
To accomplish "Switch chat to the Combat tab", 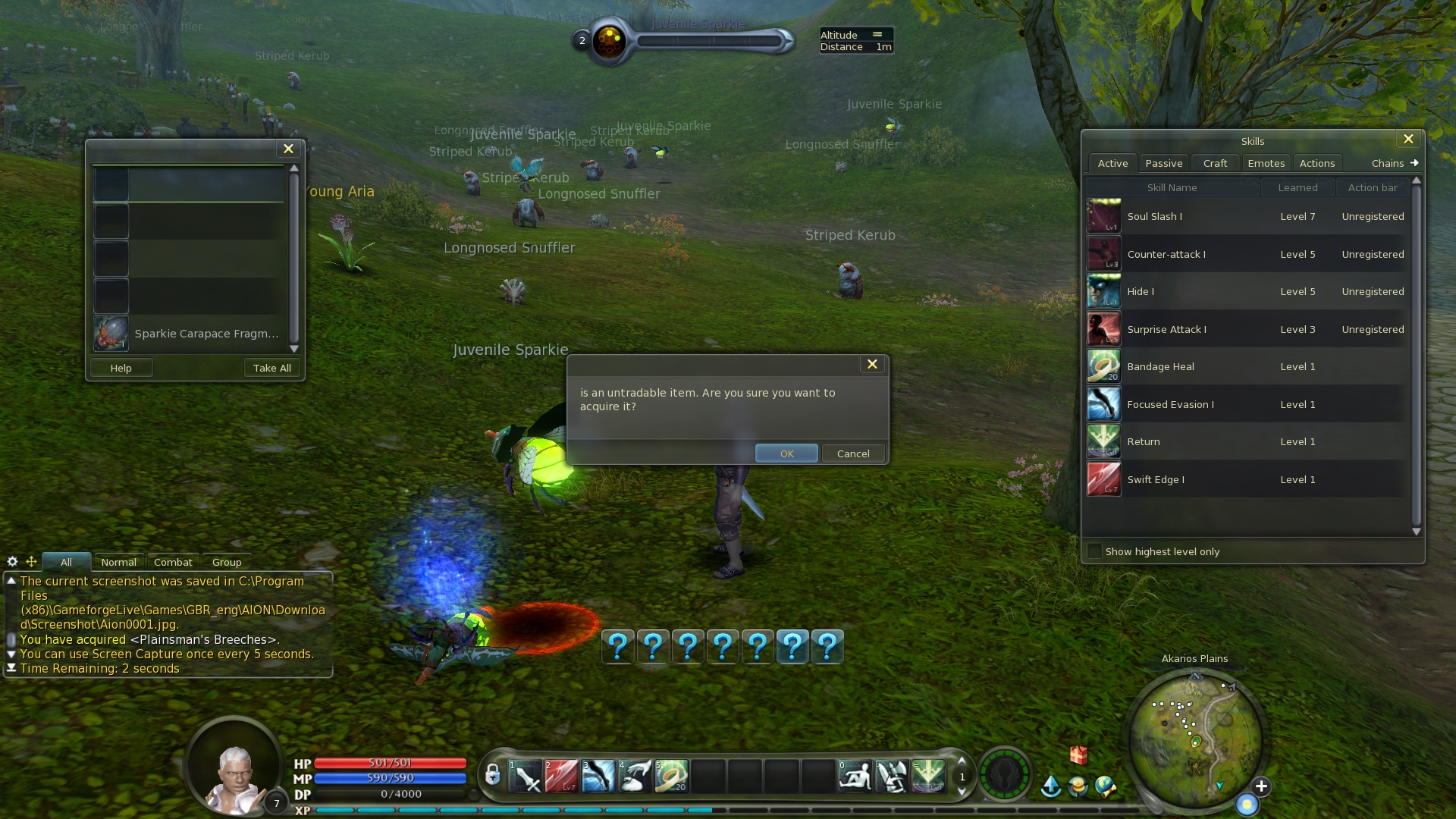I will point(173,562).
